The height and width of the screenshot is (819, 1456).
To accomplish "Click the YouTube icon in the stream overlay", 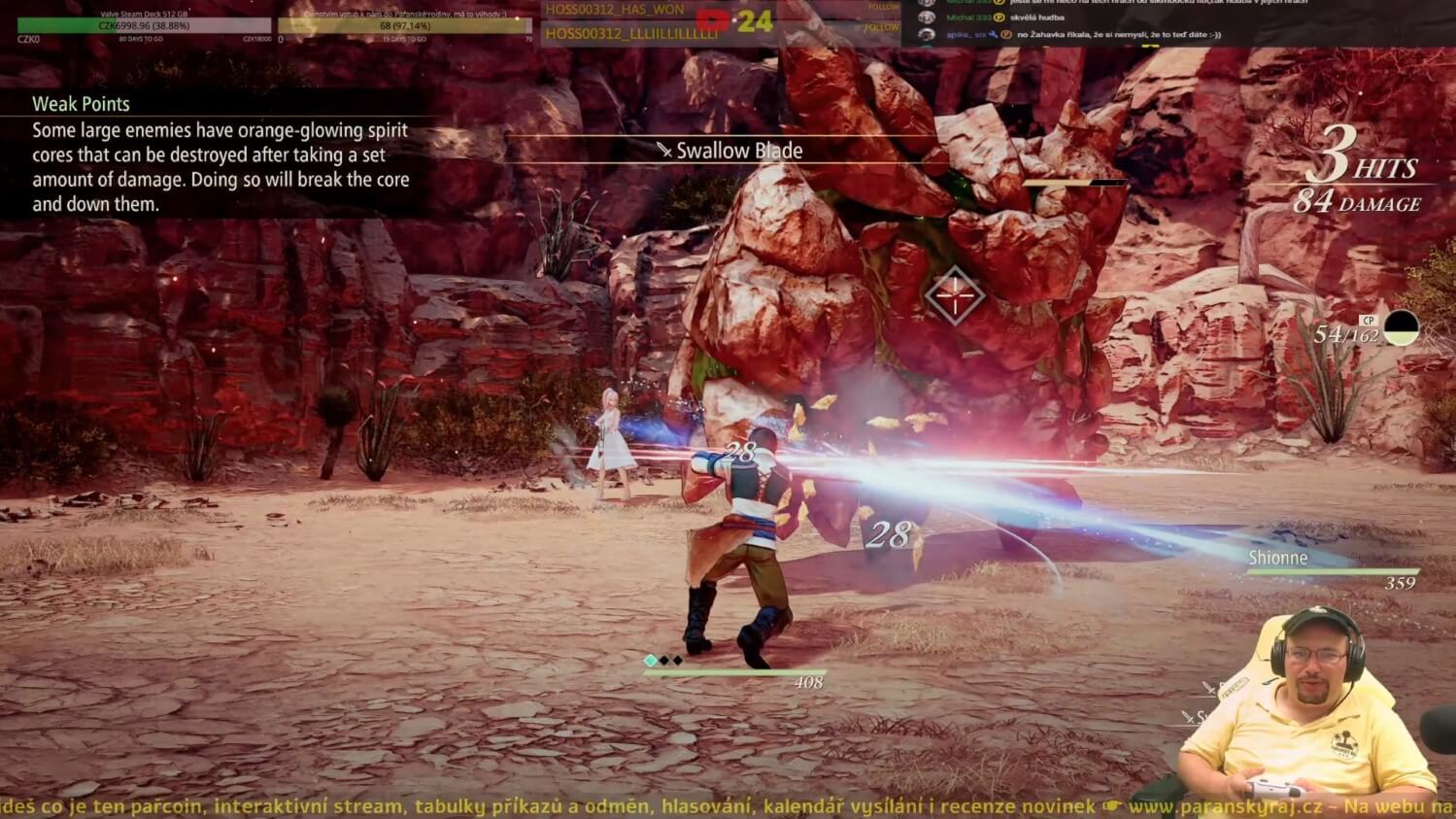I will [712, 19].
